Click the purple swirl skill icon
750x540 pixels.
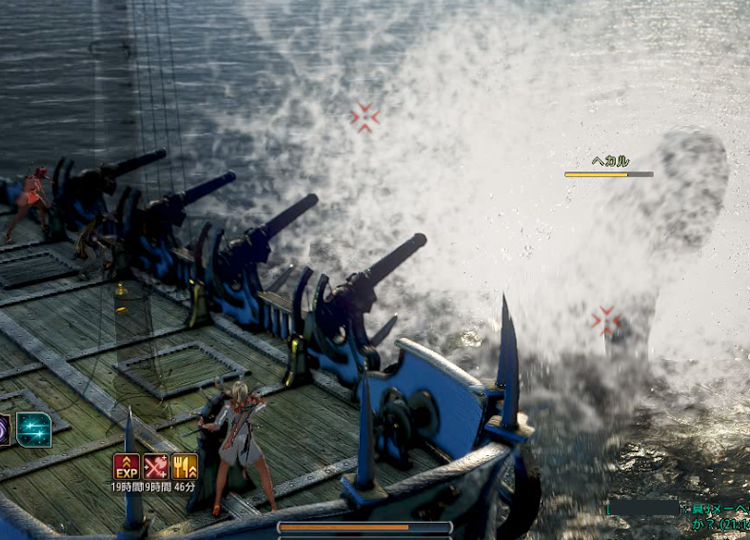coord(4,430)
